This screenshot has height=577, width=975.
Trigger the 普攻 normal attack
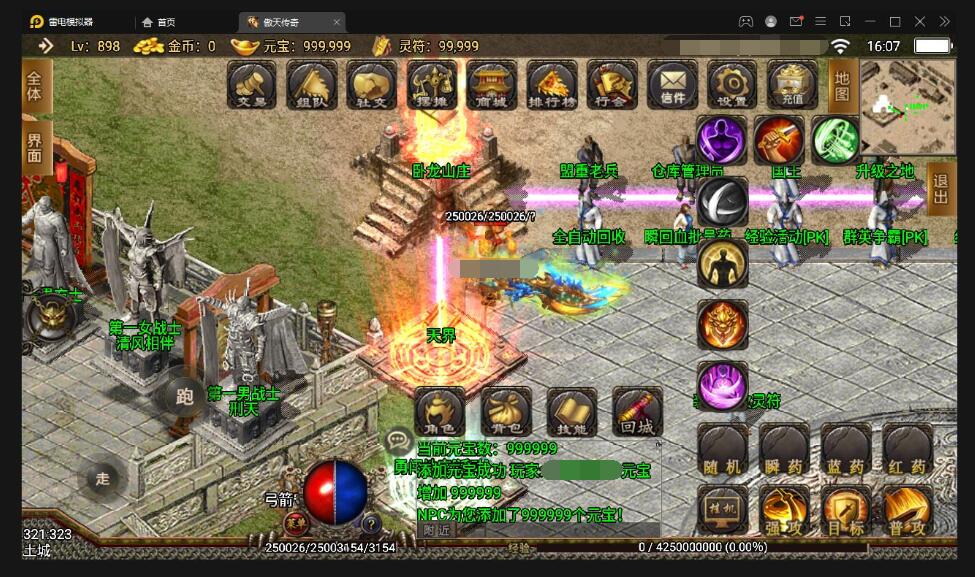[x=907, y=510]
